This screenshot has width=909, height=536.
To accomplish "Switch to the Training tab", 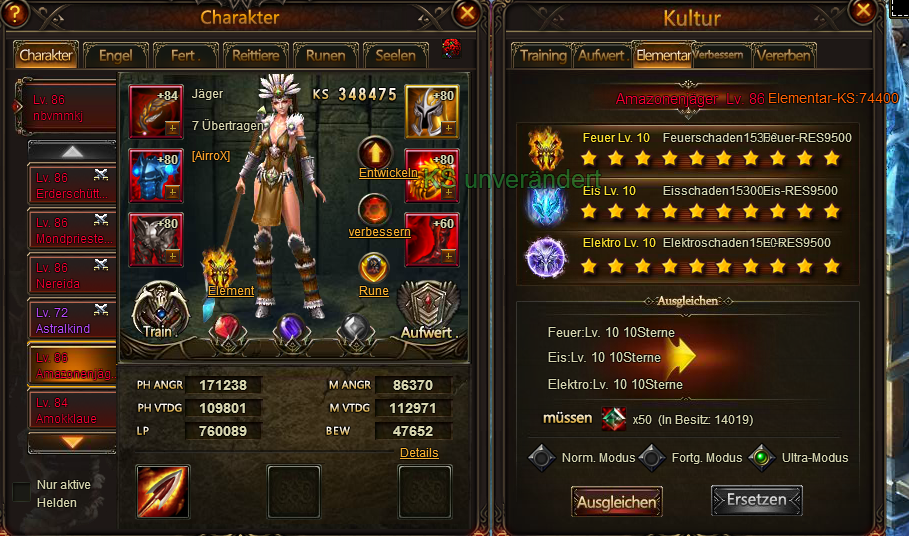I will click(543, 56).
